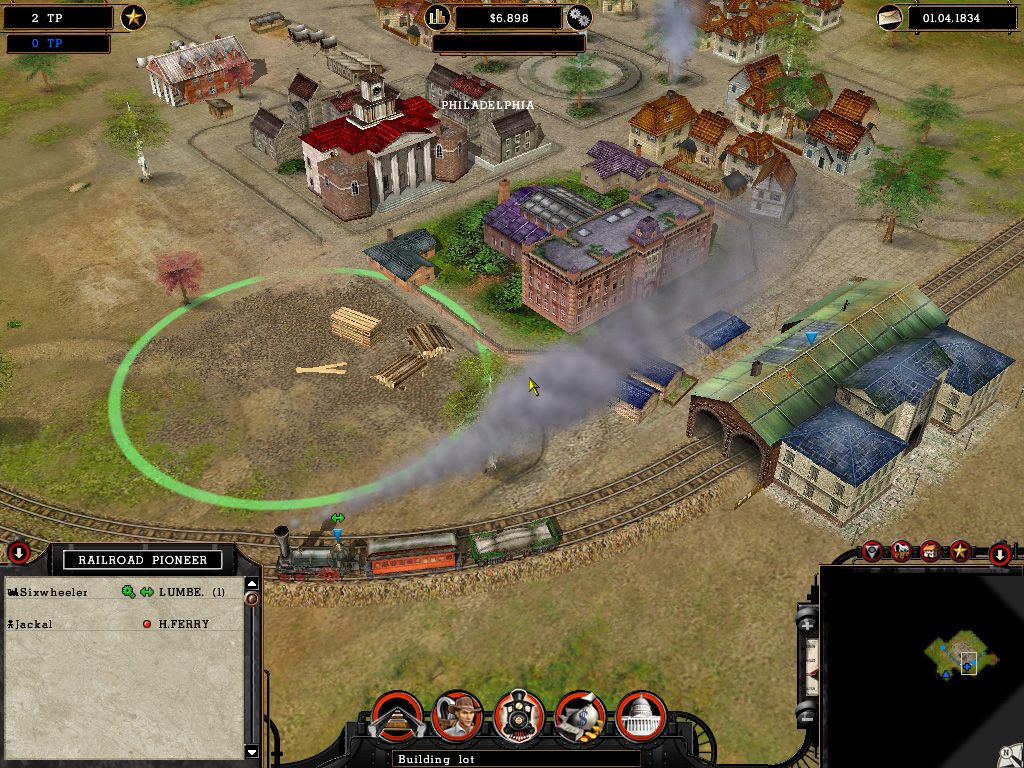Toggle the covered wagon minimap filter
Screen dimensions: 1024x768
(x=902, y=551)
